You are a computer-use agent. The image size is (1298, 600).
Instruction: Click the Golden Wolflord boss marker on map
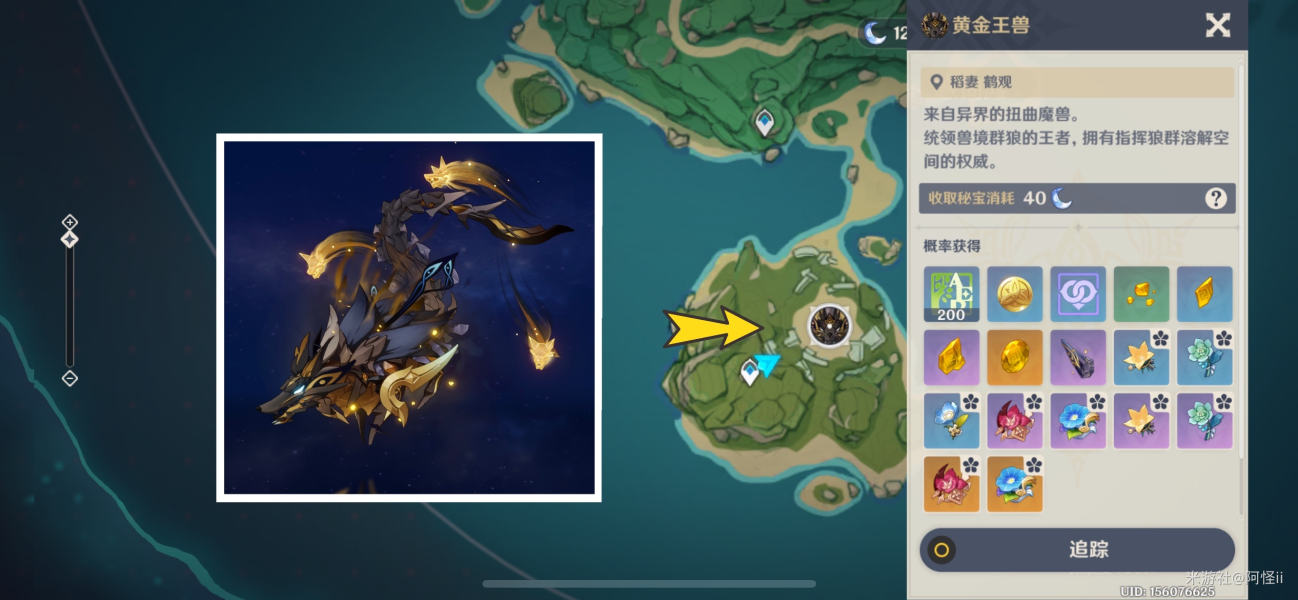(x=828, y=326)
